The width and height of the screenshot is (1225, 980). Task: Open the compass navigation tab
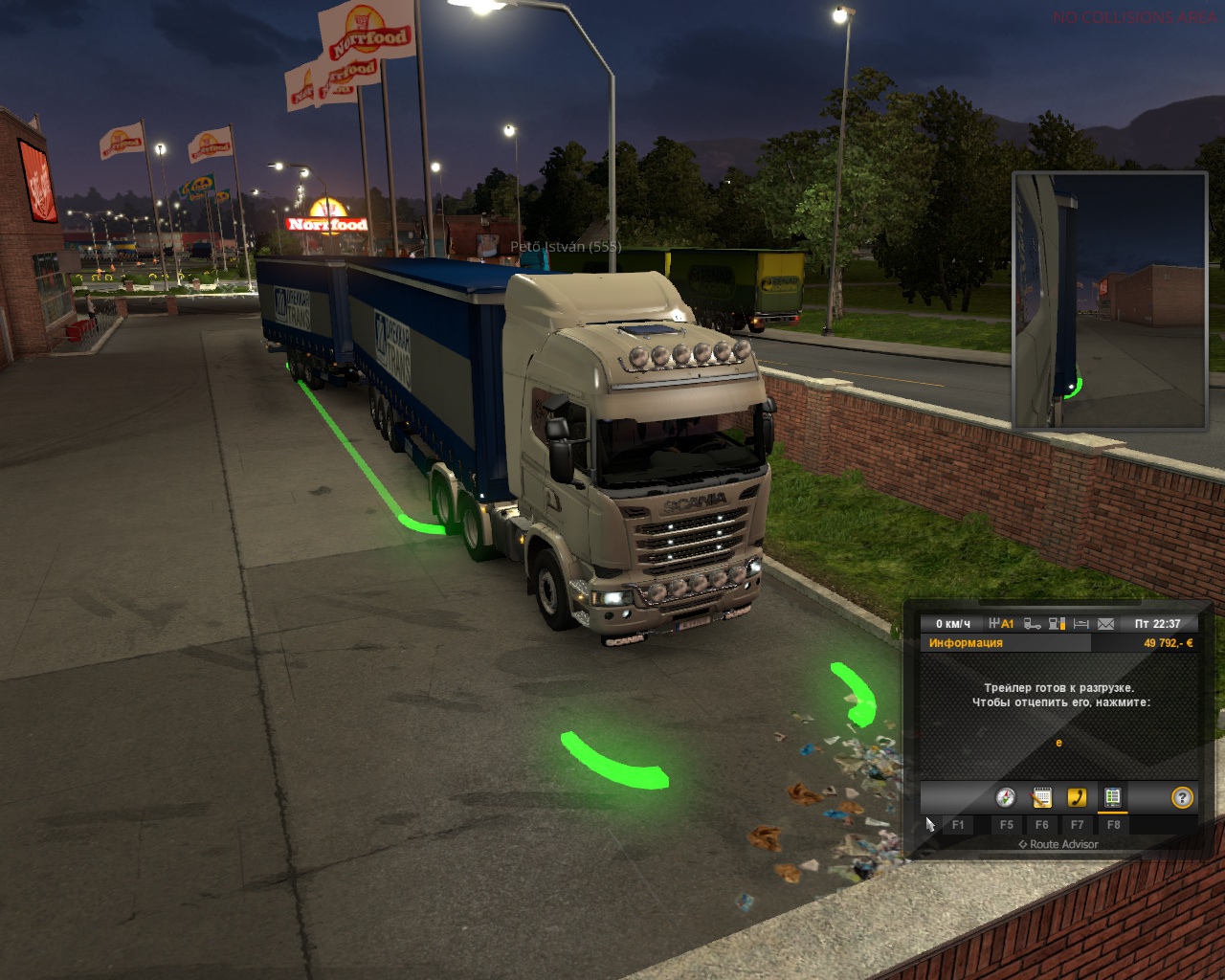pos(1005,797)
